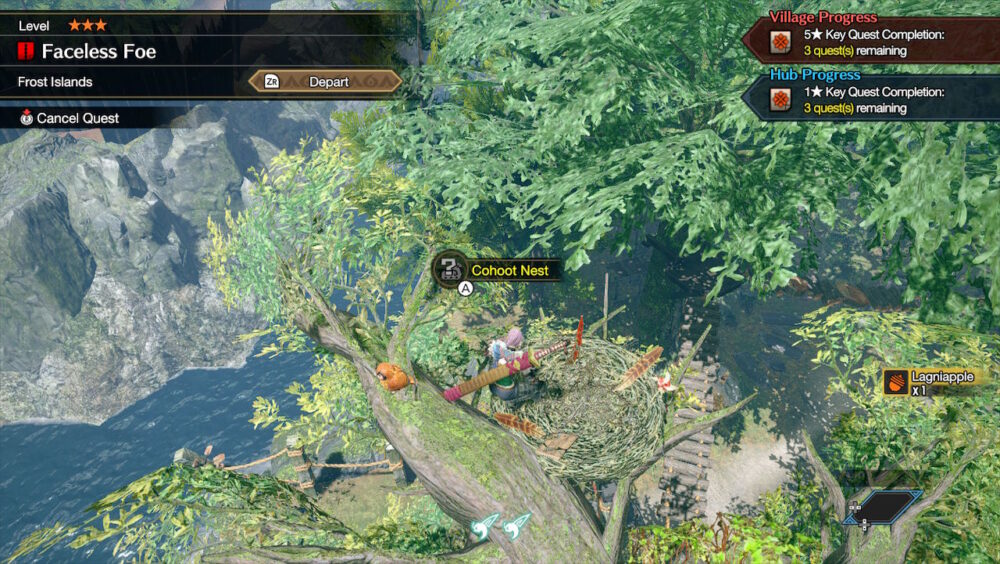
Task: Open the Village Progress key quest tracker
Action: pyautogui.click(x=870, y=42)
